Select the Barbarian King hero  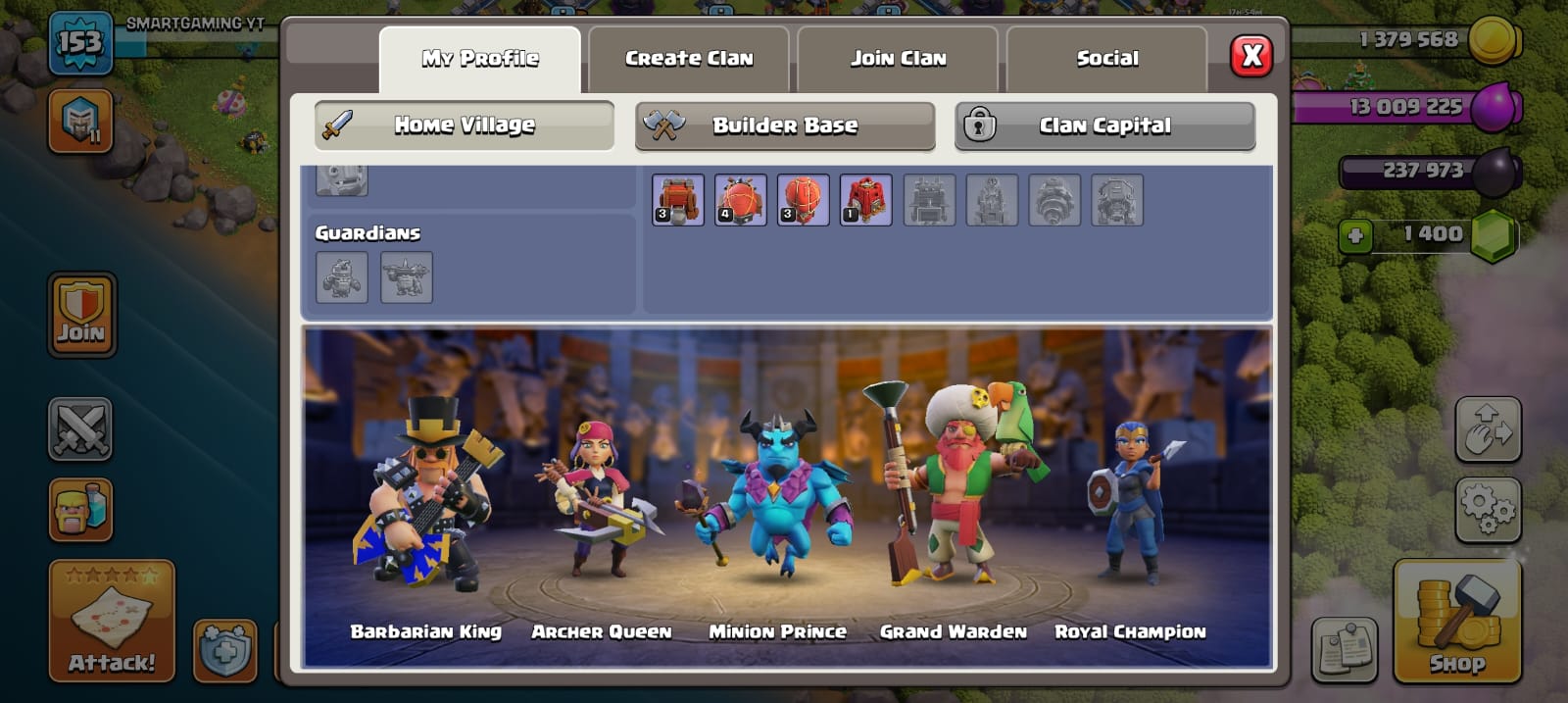click(426, 500)
